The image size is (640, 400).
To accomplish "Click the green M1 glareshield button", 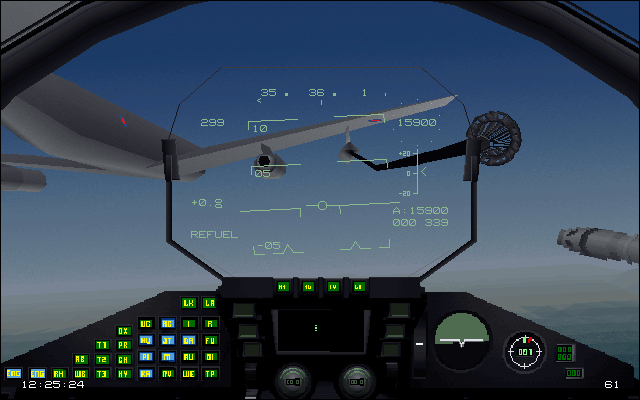I will pyautogui.click(x=283, y=287).
